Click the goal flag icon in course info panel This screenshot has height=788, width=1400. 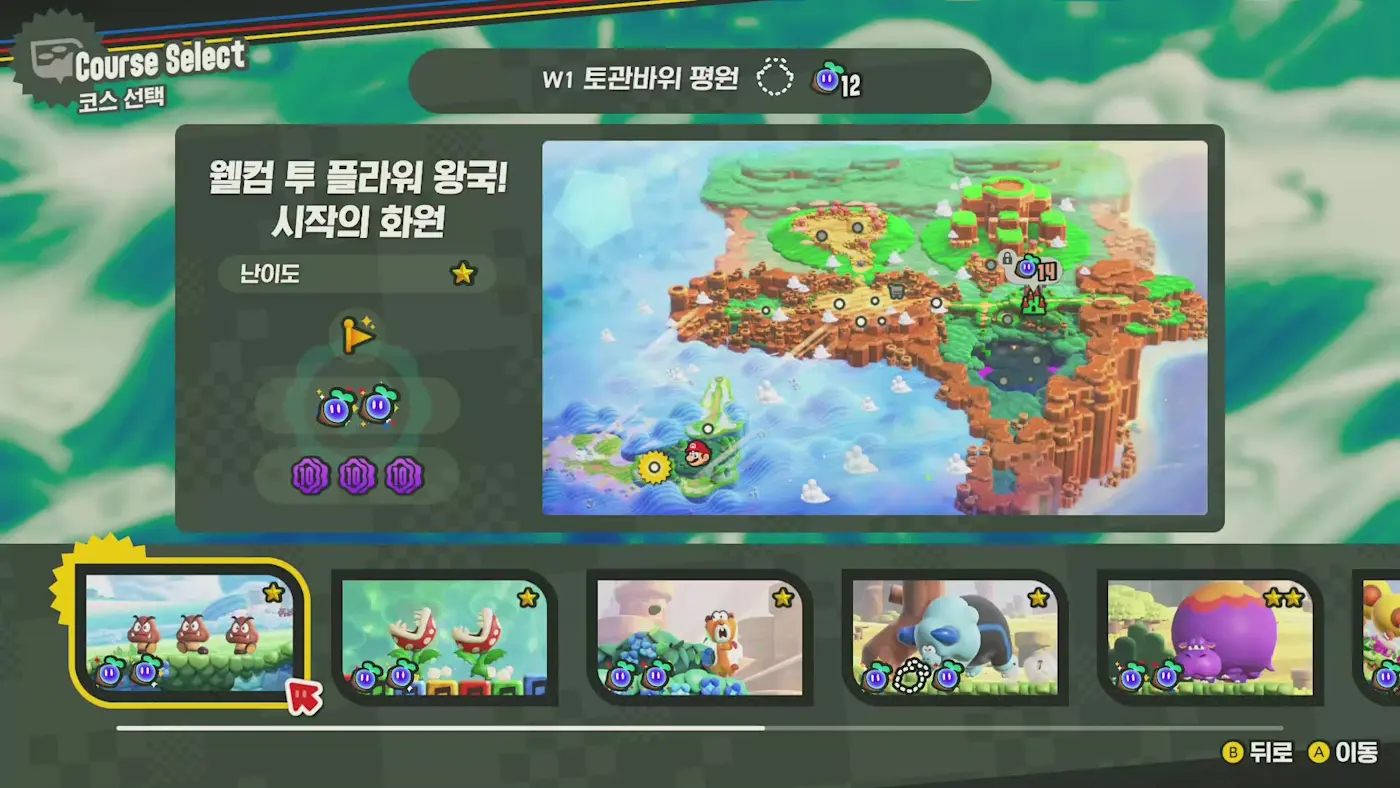point(357,336)
